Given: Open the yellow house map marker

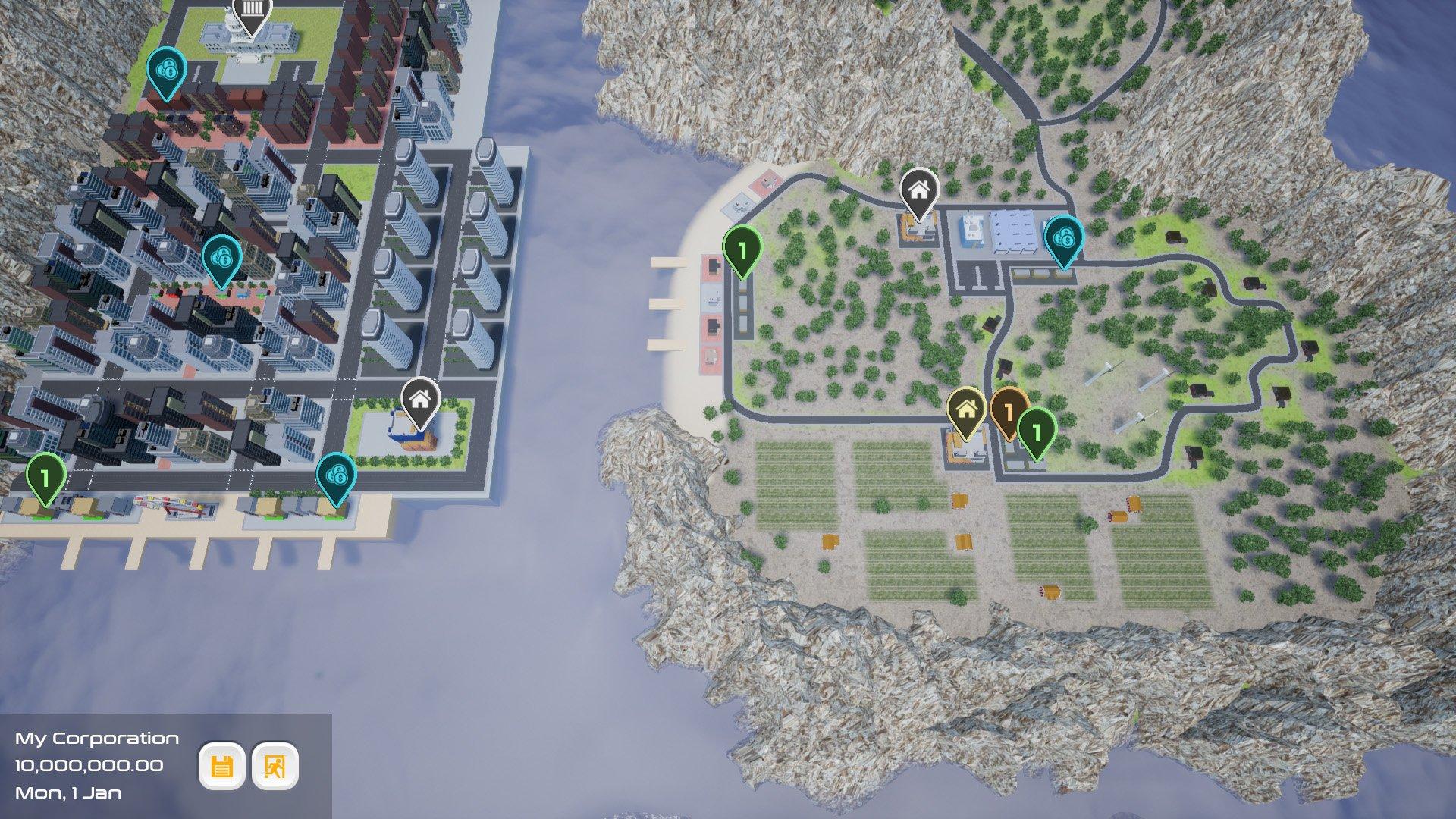Looking at the screenshot, I should tap(966, 410).
